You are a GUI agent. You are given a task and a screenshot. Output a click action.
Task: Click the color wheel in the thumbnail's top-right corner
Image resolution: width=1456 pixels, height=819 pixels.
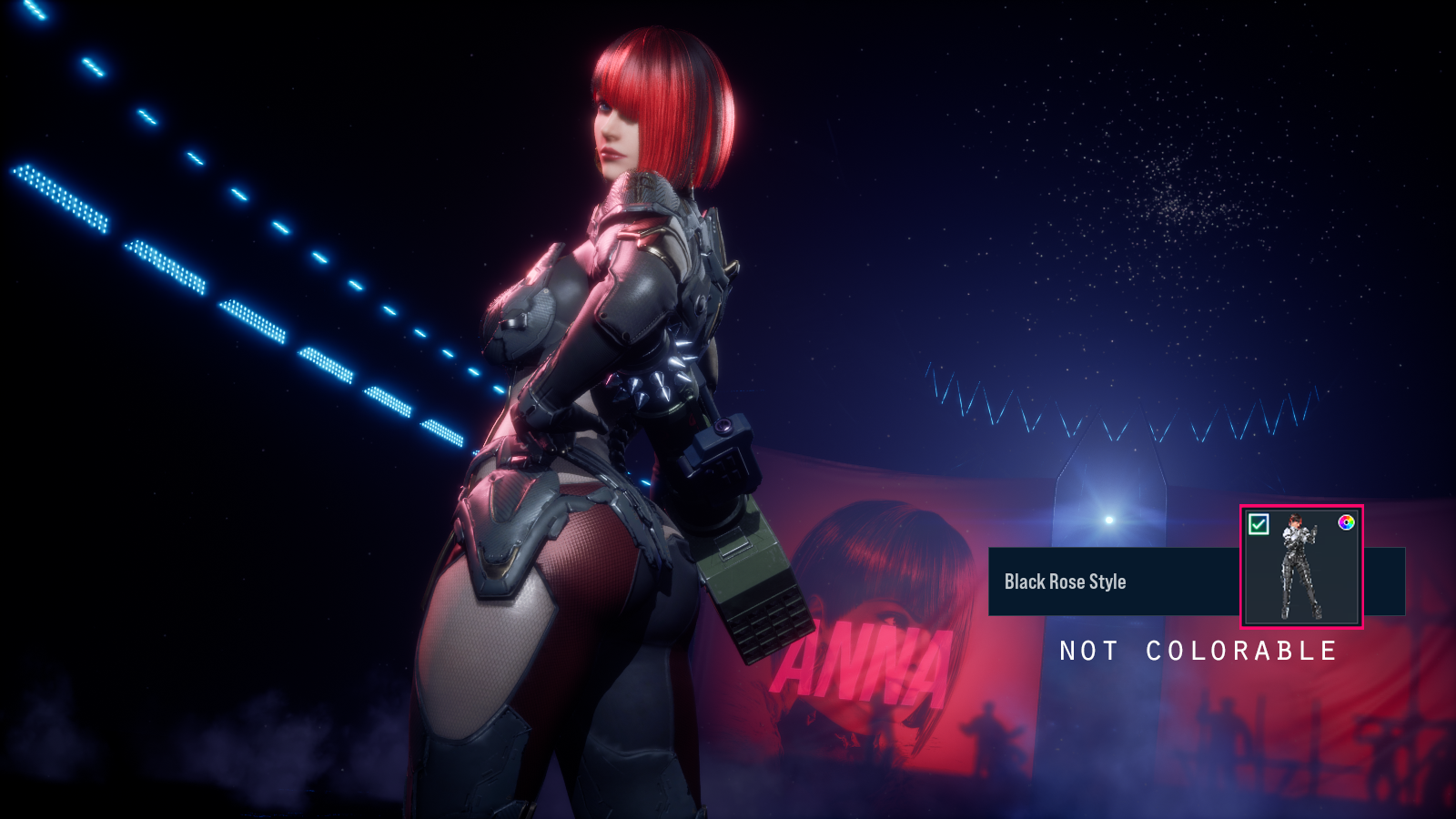pos(1347,522)
